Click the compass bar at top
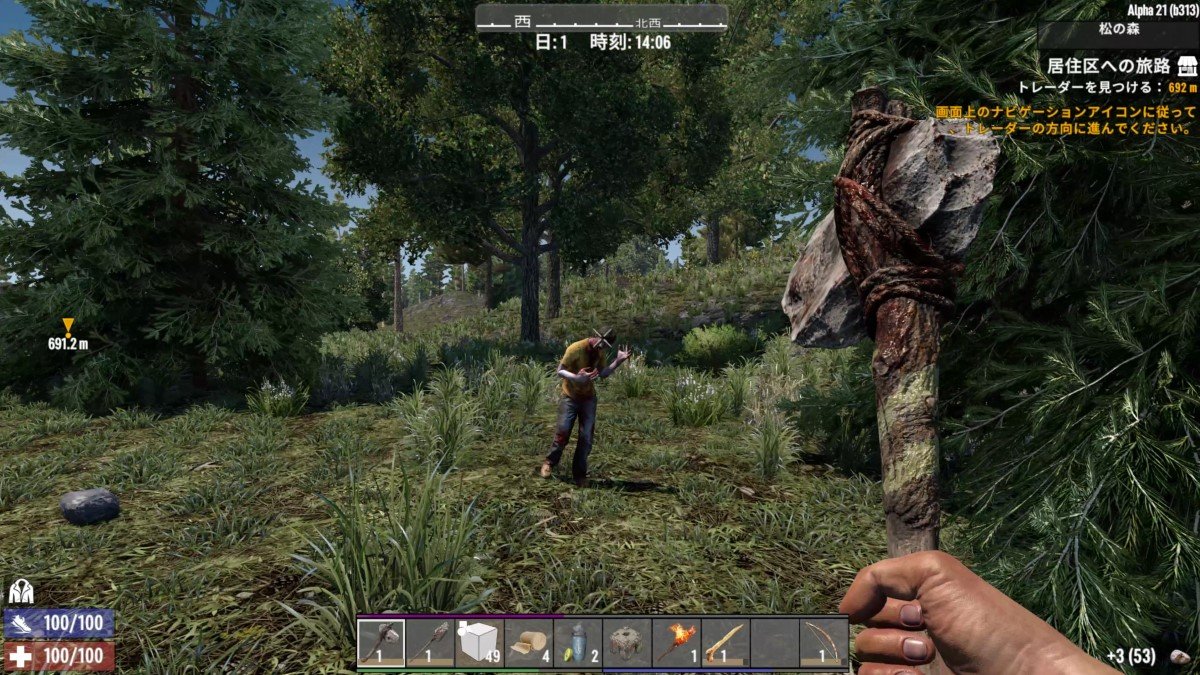The image size is (1200, 675). [601, 19]
